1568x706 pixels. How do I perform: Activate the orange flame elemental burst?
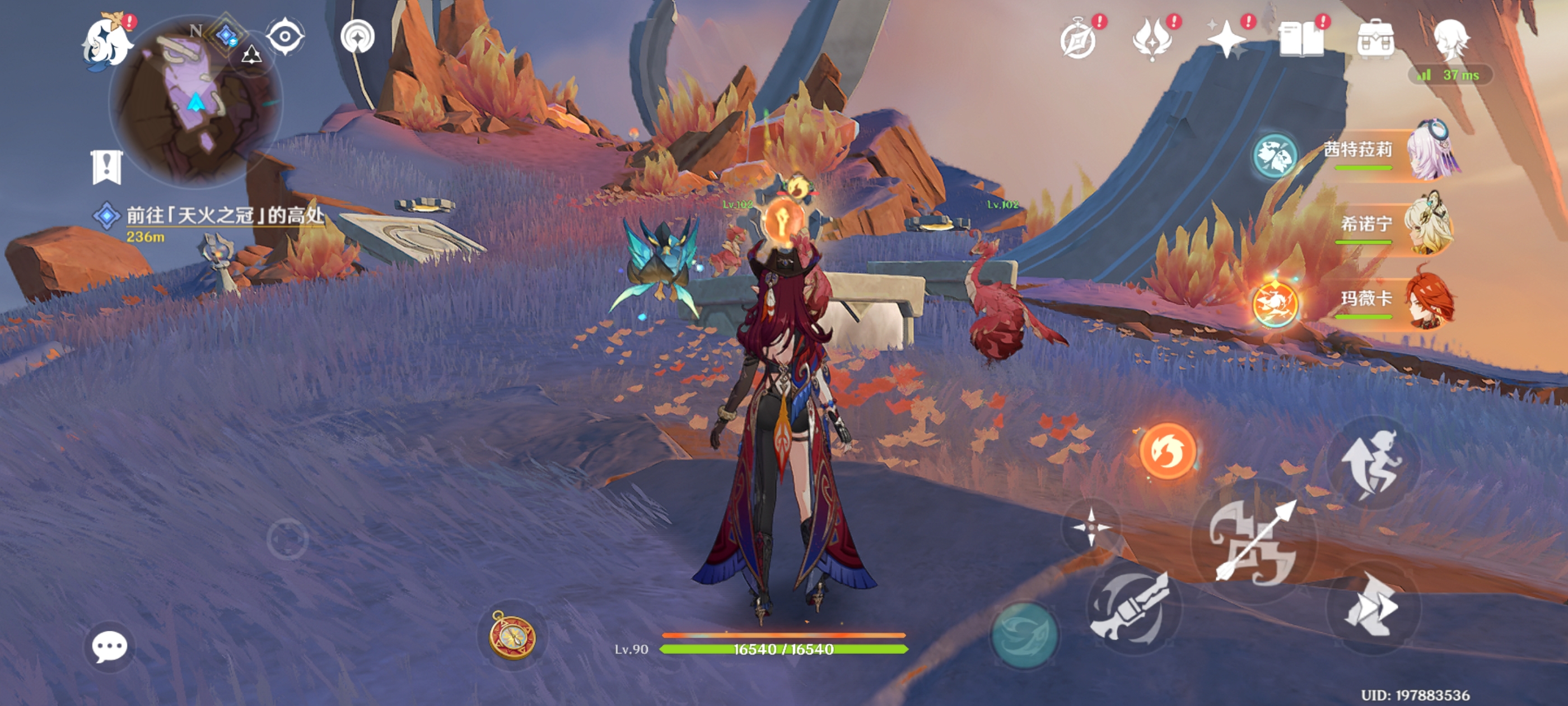1167,450
